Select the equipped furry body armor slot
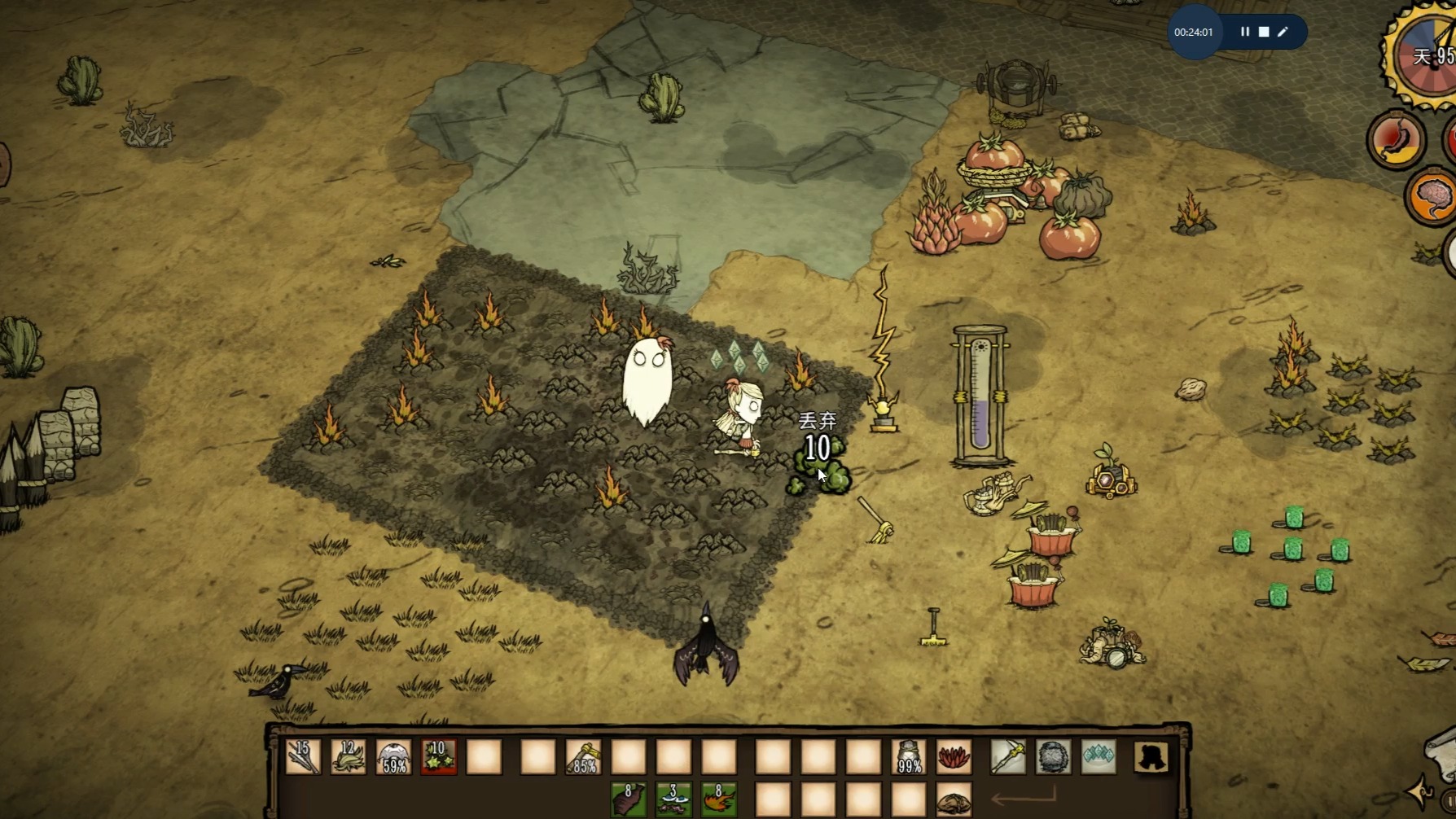Viewport: 1456px width, 819px height. tap(1053, 756)
